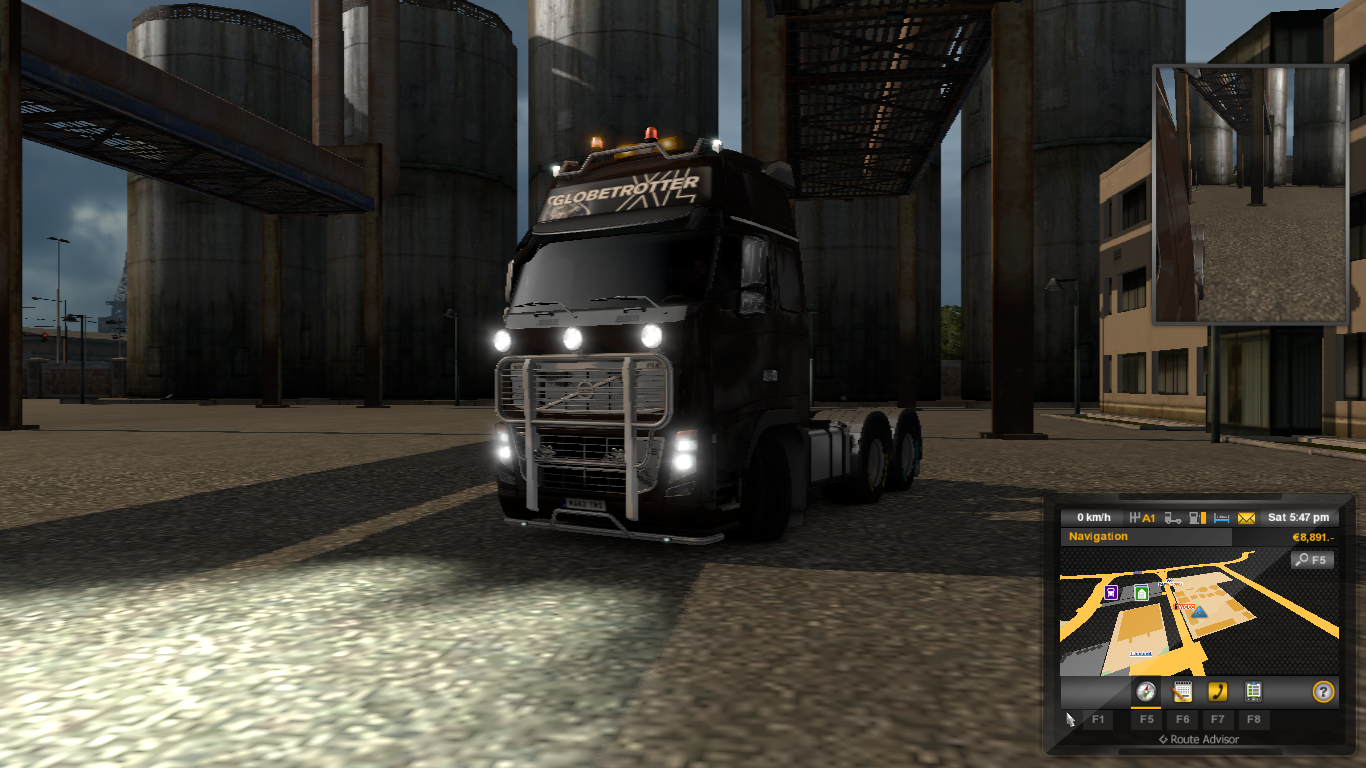This screenshot has height=768, width=1366.
Task: Click the A1 gear shifter indicator
Action: tap(1142, 518)
